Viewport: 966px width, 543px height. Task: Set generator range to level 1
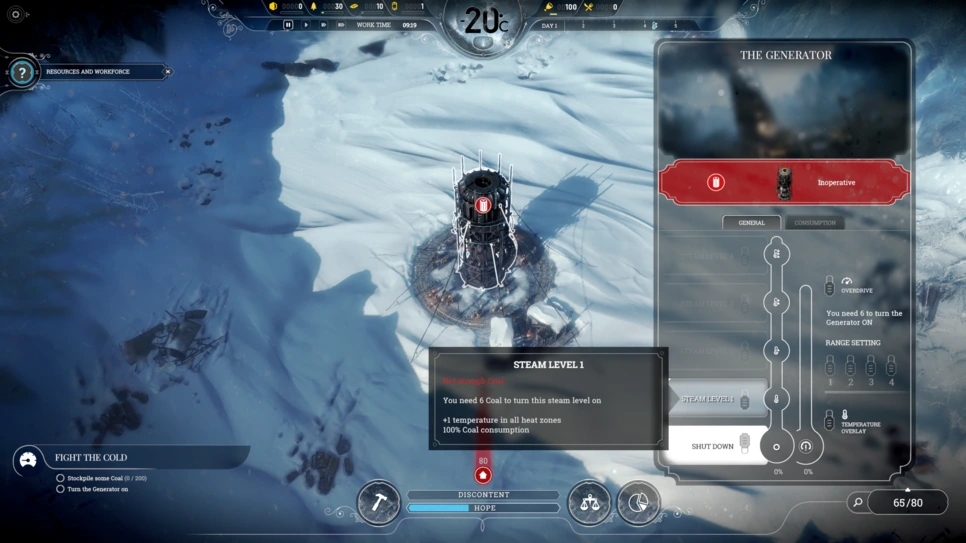(x=829, y=368)
